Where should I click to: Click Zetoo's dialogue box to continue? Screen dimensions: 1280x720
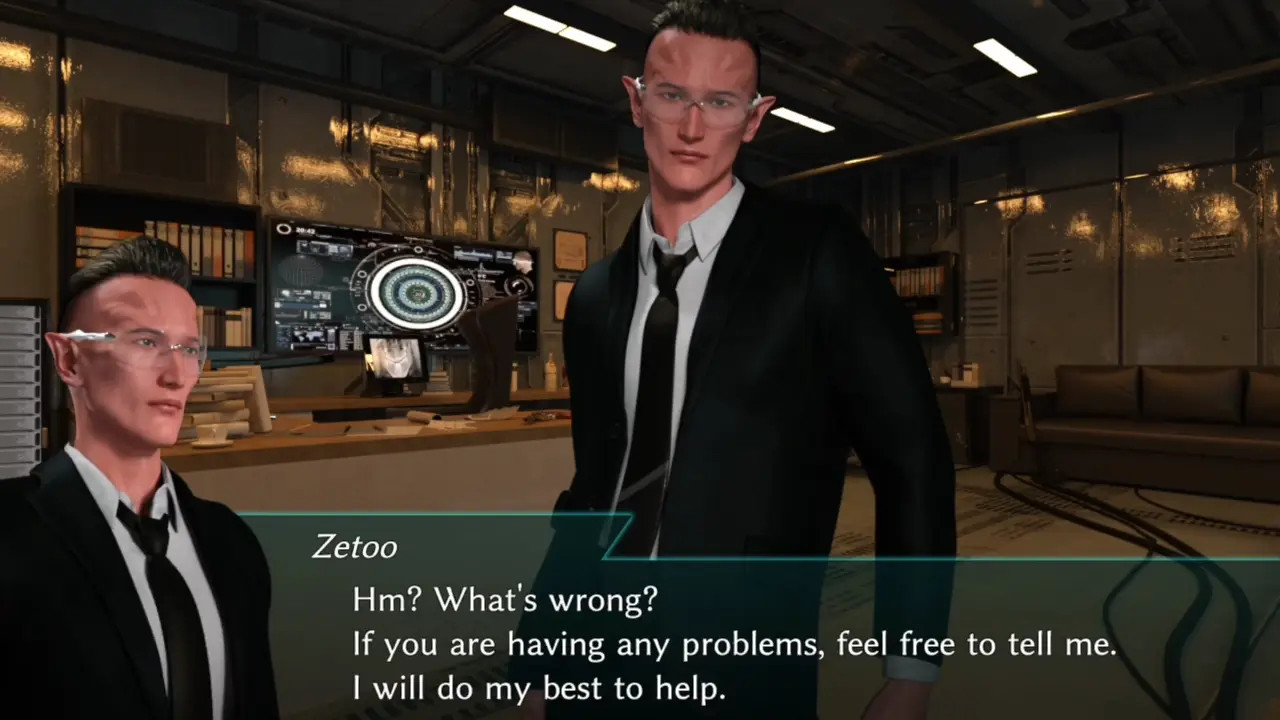click(735, 645)
